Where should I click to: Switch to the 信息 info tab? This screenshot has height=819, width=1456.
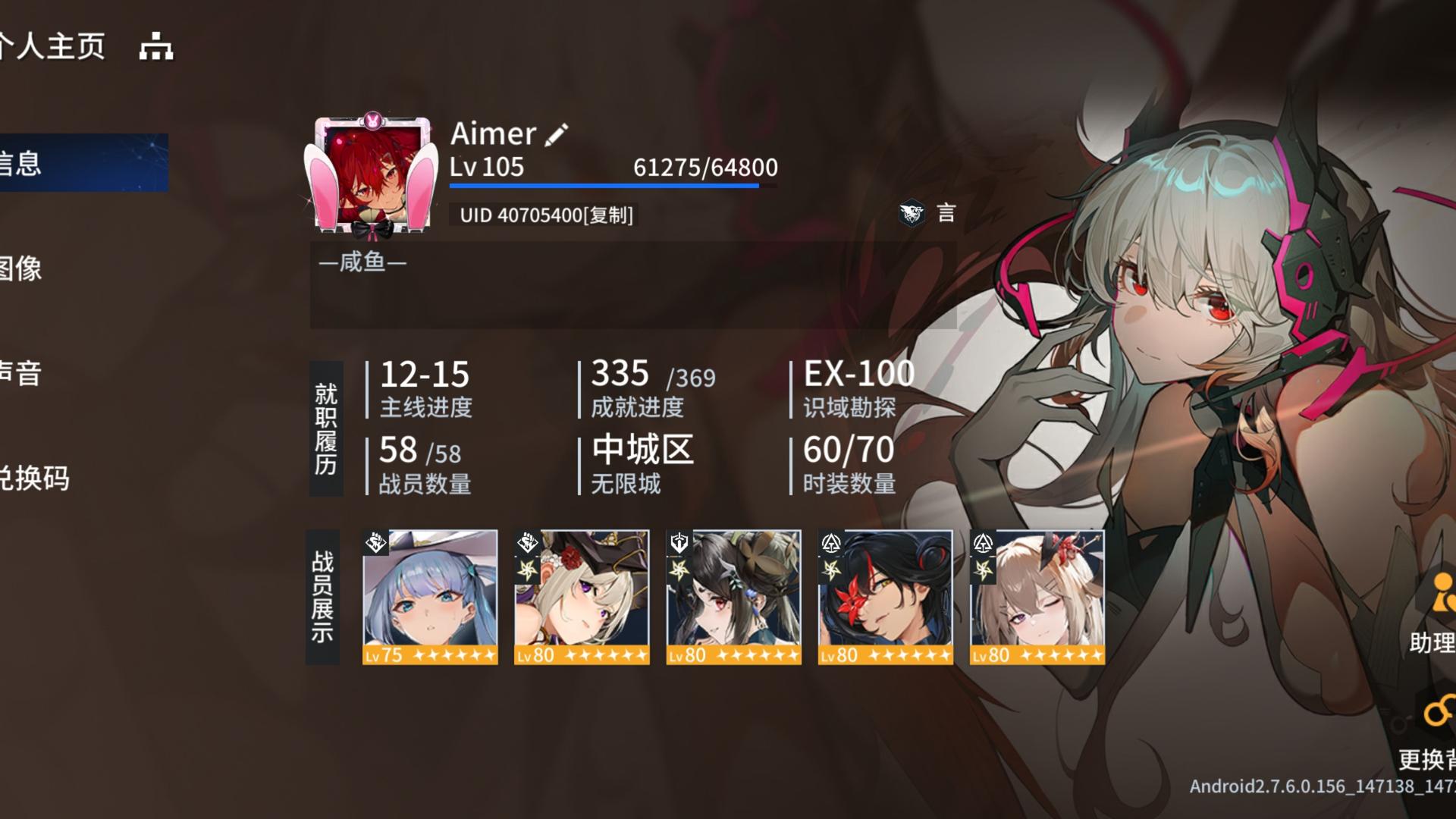coord(76,163)
